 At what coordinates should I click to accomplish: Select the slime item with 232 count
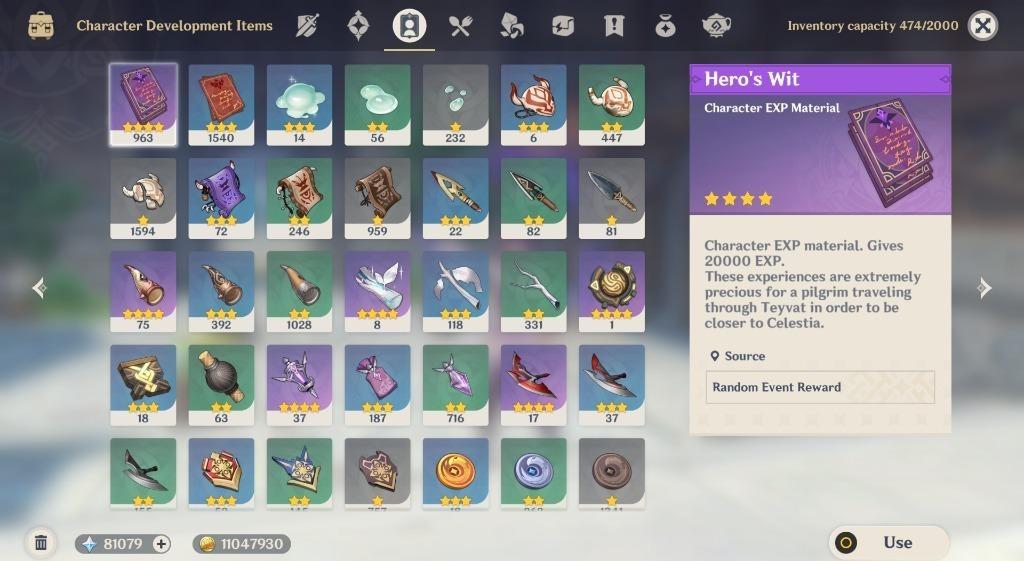tap(455, 103)
